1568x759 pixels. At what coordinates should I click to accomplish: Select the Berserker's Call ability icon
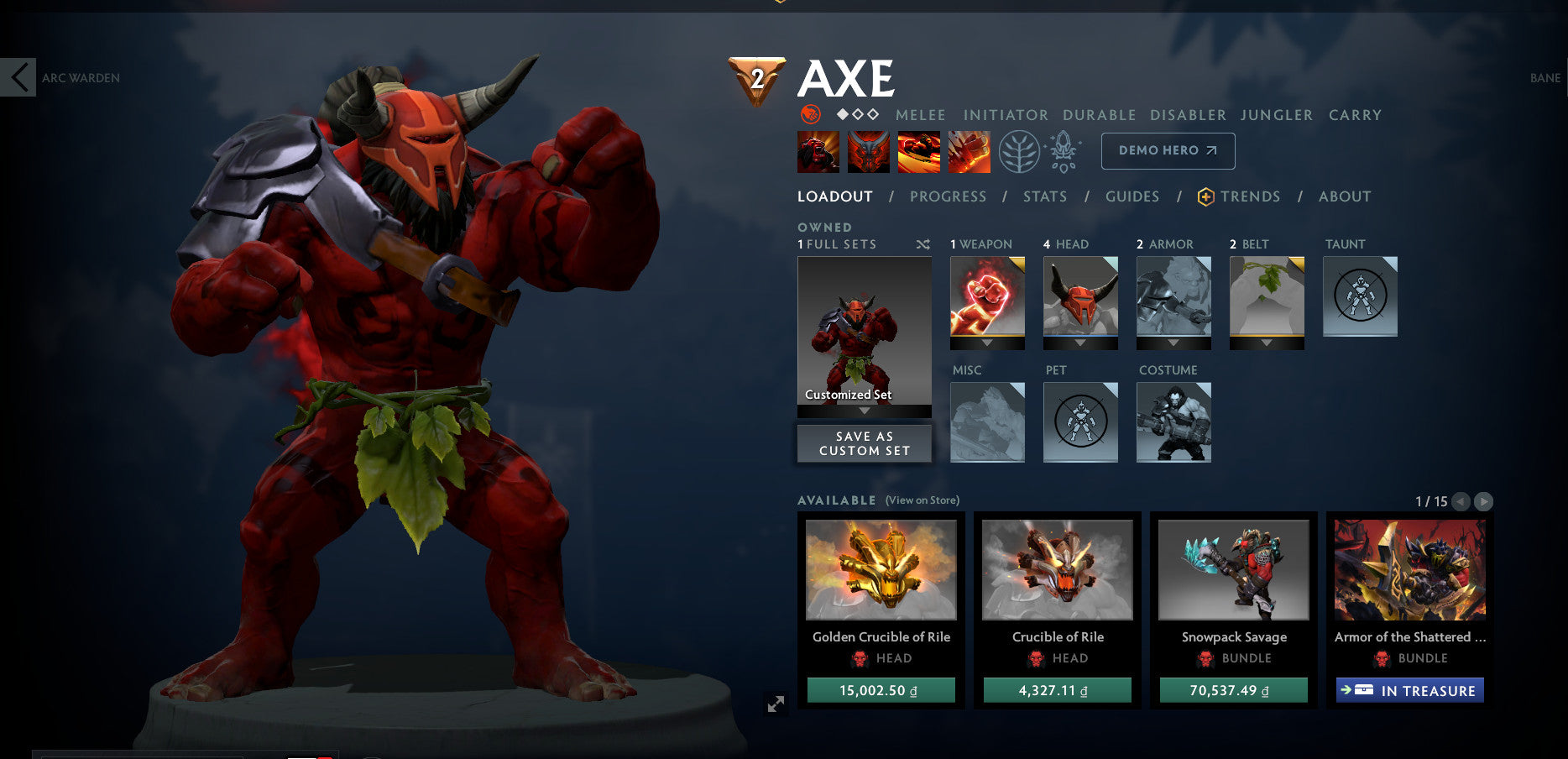[818, 151]
